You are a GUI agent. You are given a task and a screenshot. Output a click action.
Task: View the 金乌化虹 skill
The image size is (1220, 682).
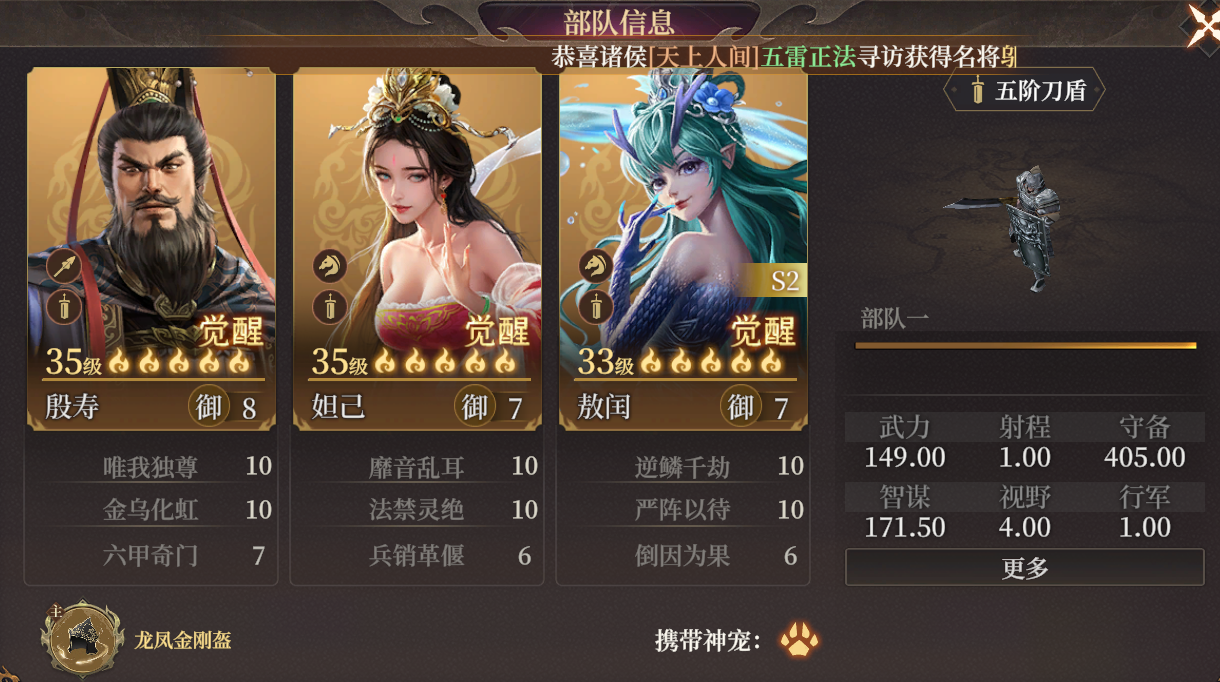pyautogui.click(x=150, y=510)
